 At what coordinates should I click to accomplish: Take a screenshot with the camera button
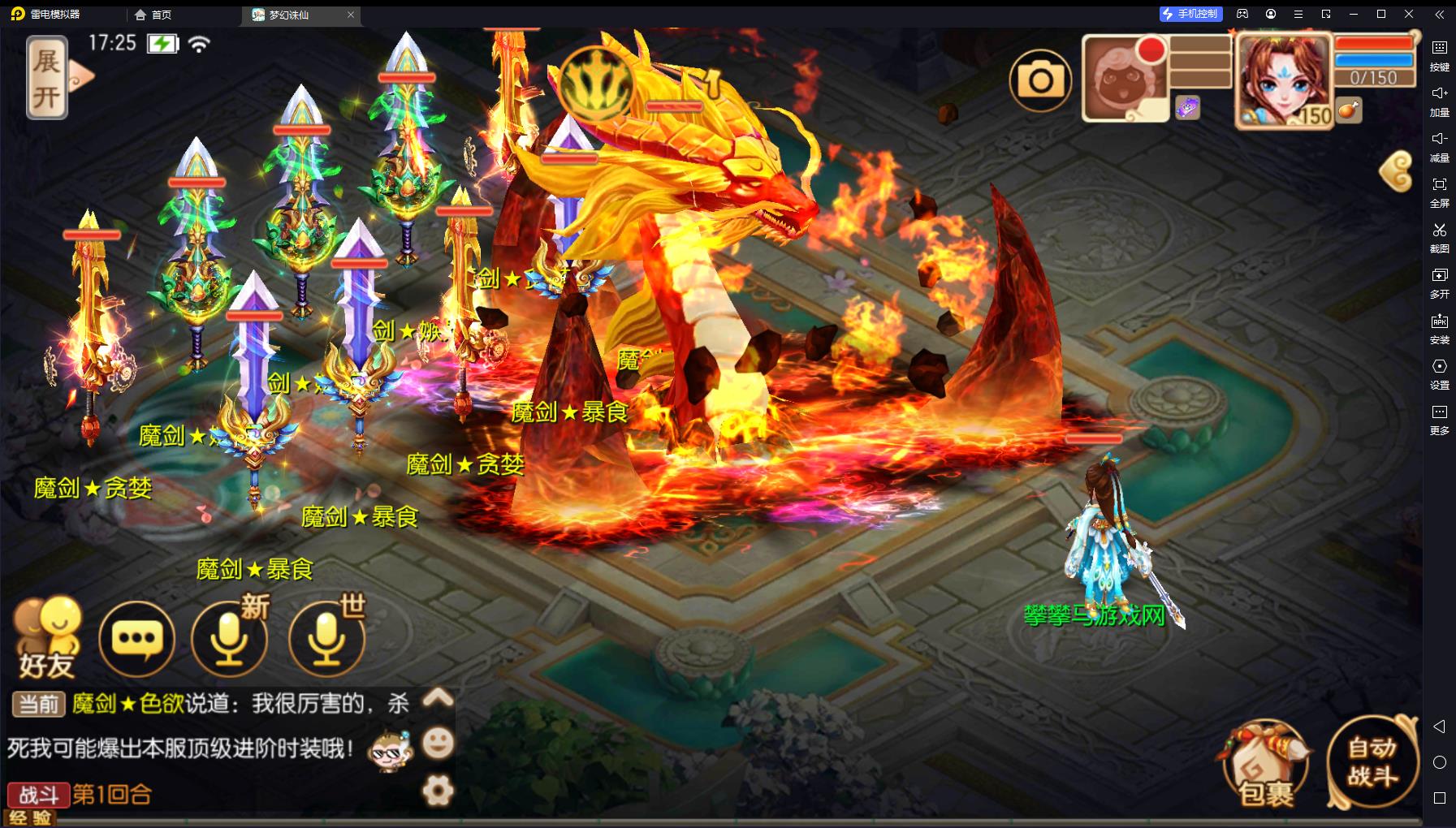pyautogui.click(x=1040, y=80)
